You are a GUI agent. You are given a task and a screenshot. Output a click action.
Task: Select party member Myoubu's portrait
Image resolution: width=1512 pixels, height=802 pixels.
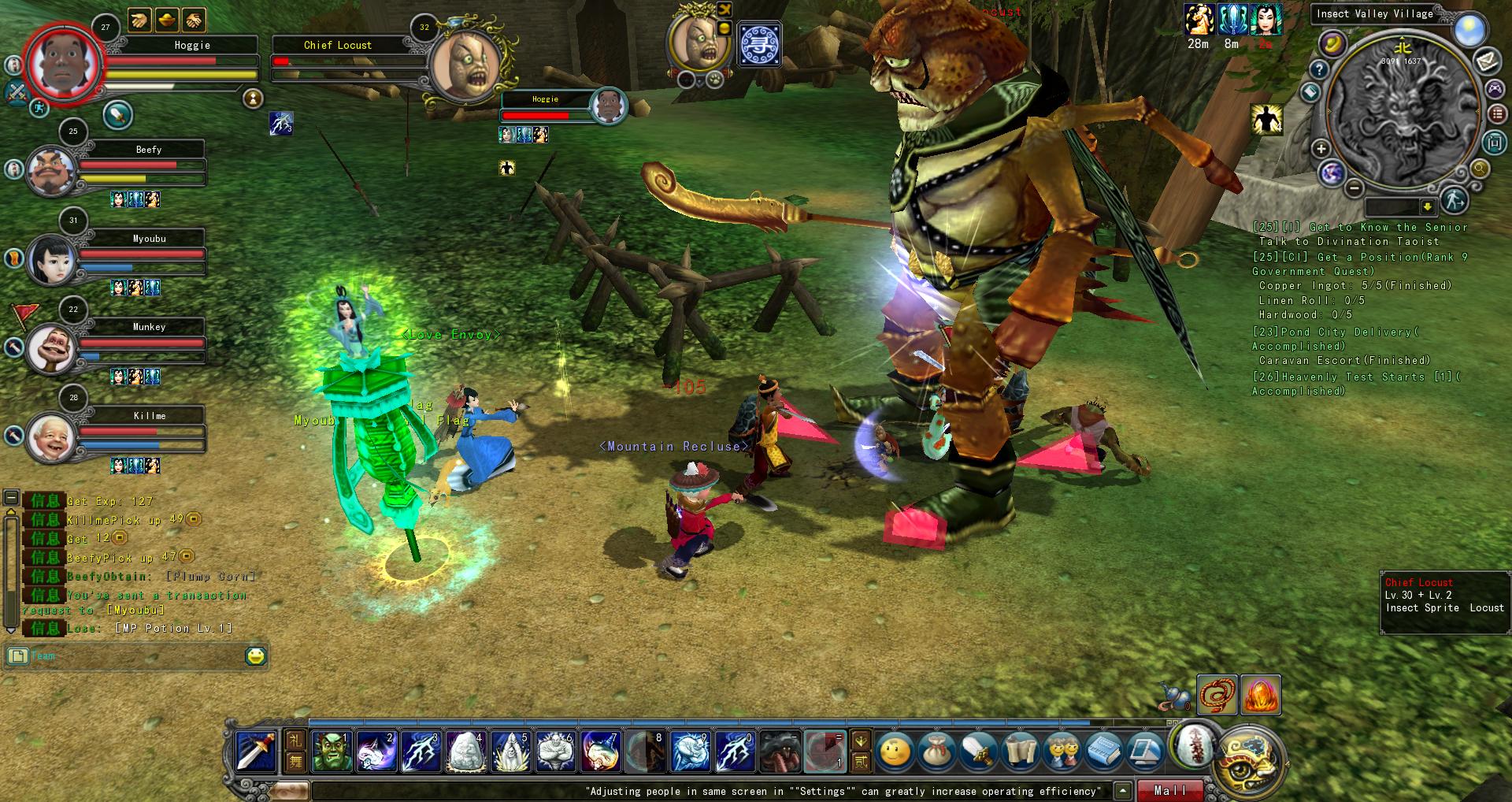coord(51,259)
